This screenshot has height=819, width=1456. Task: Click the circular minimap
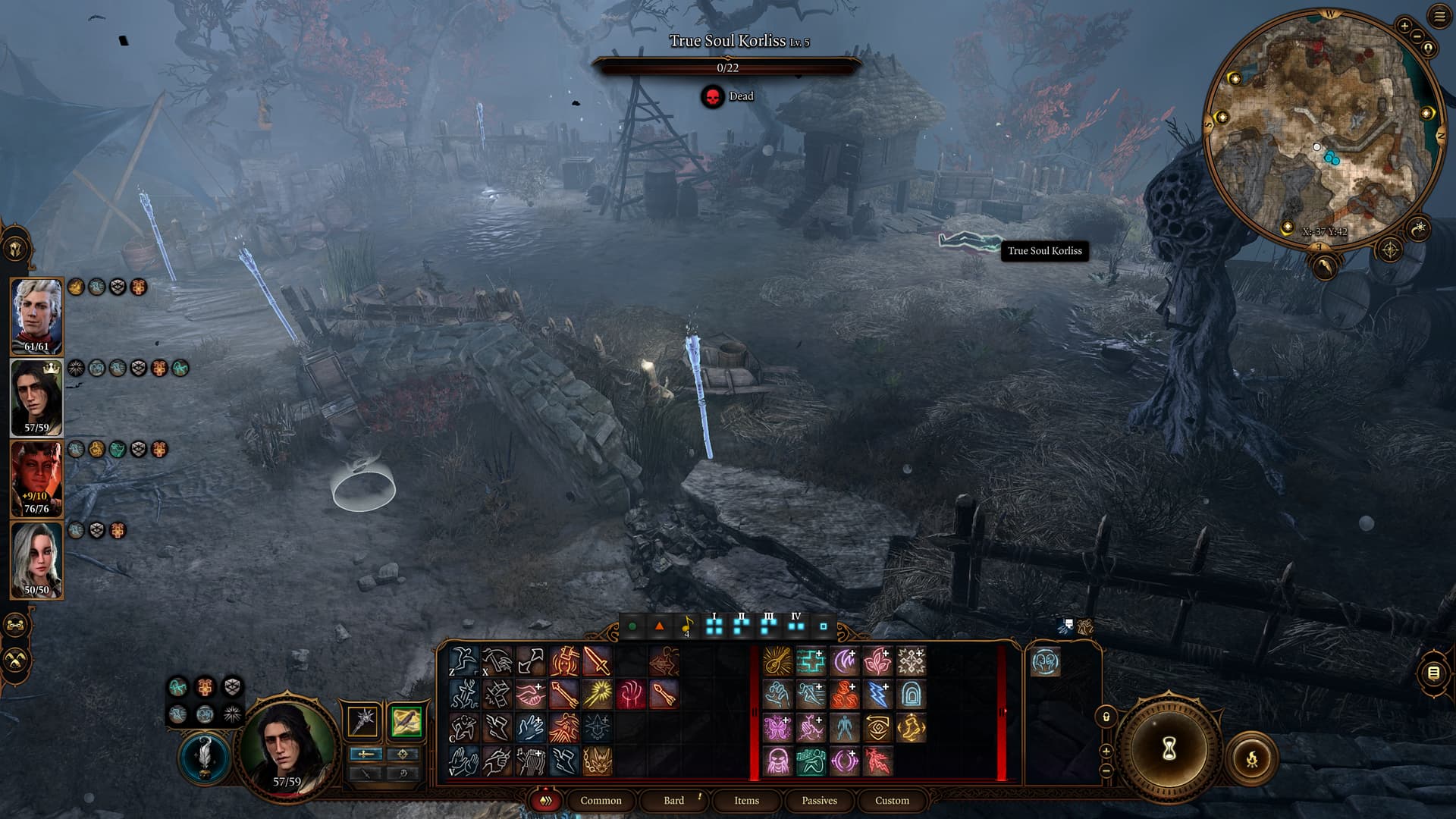[1323, 129]
